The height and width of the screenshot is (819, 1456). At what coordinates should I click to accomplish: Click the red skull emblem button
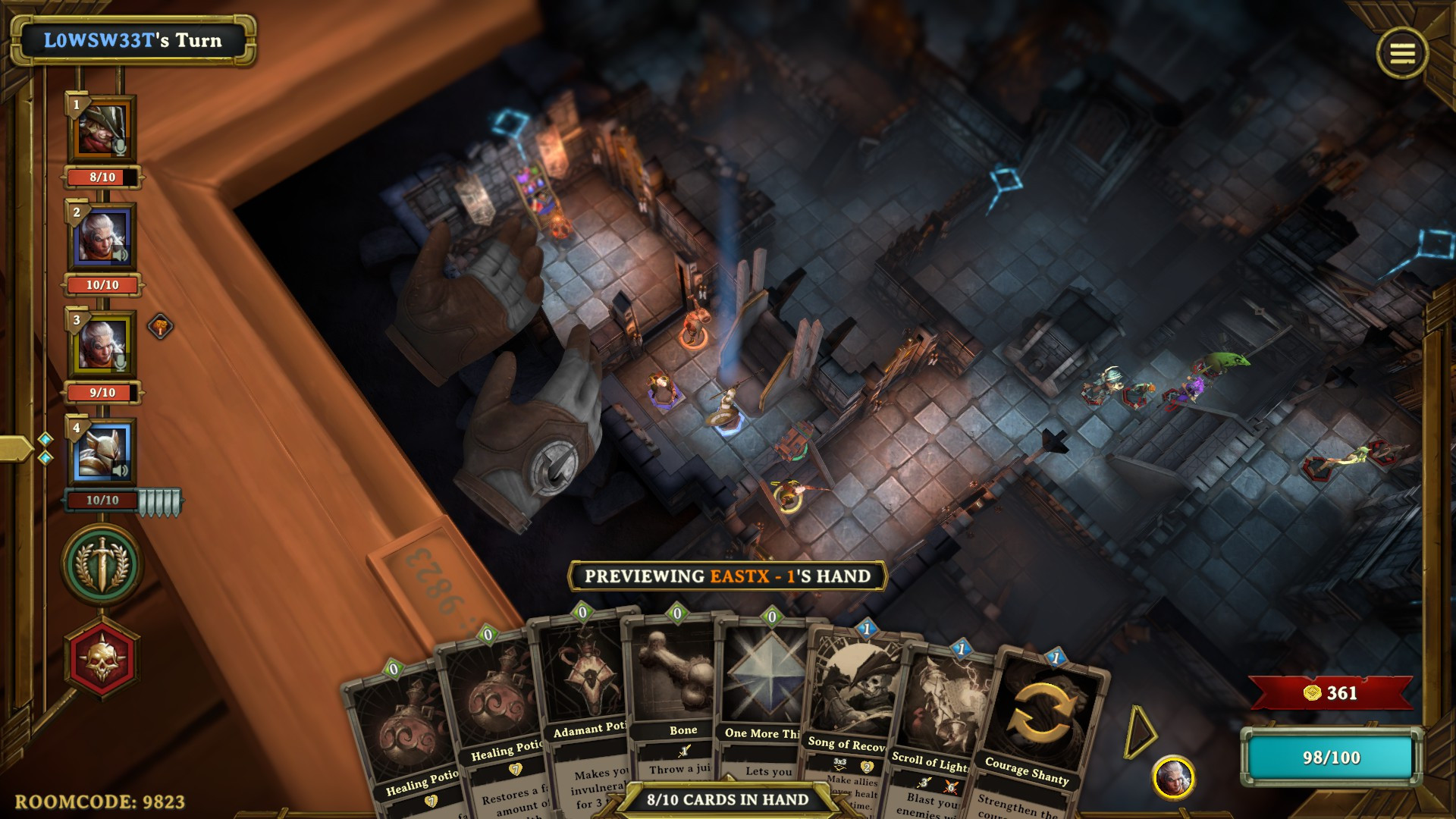[x=102, y=658]
